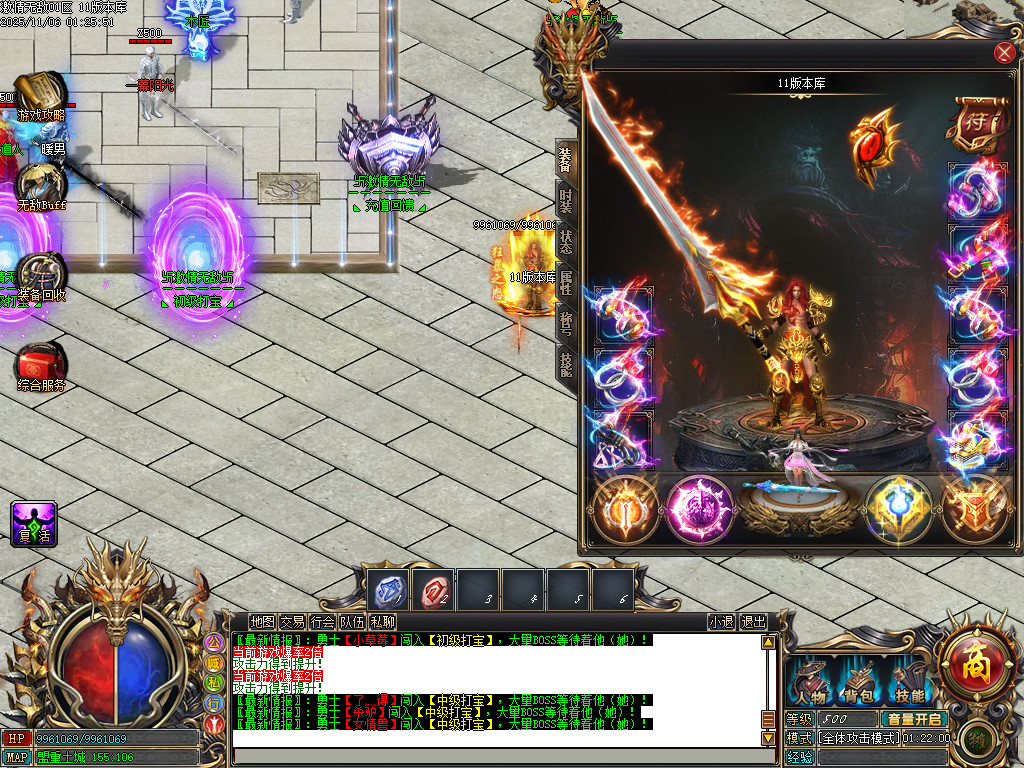1024x768 pixels.
Task: Open the 背包 backpack
Action: pos(859,683)
